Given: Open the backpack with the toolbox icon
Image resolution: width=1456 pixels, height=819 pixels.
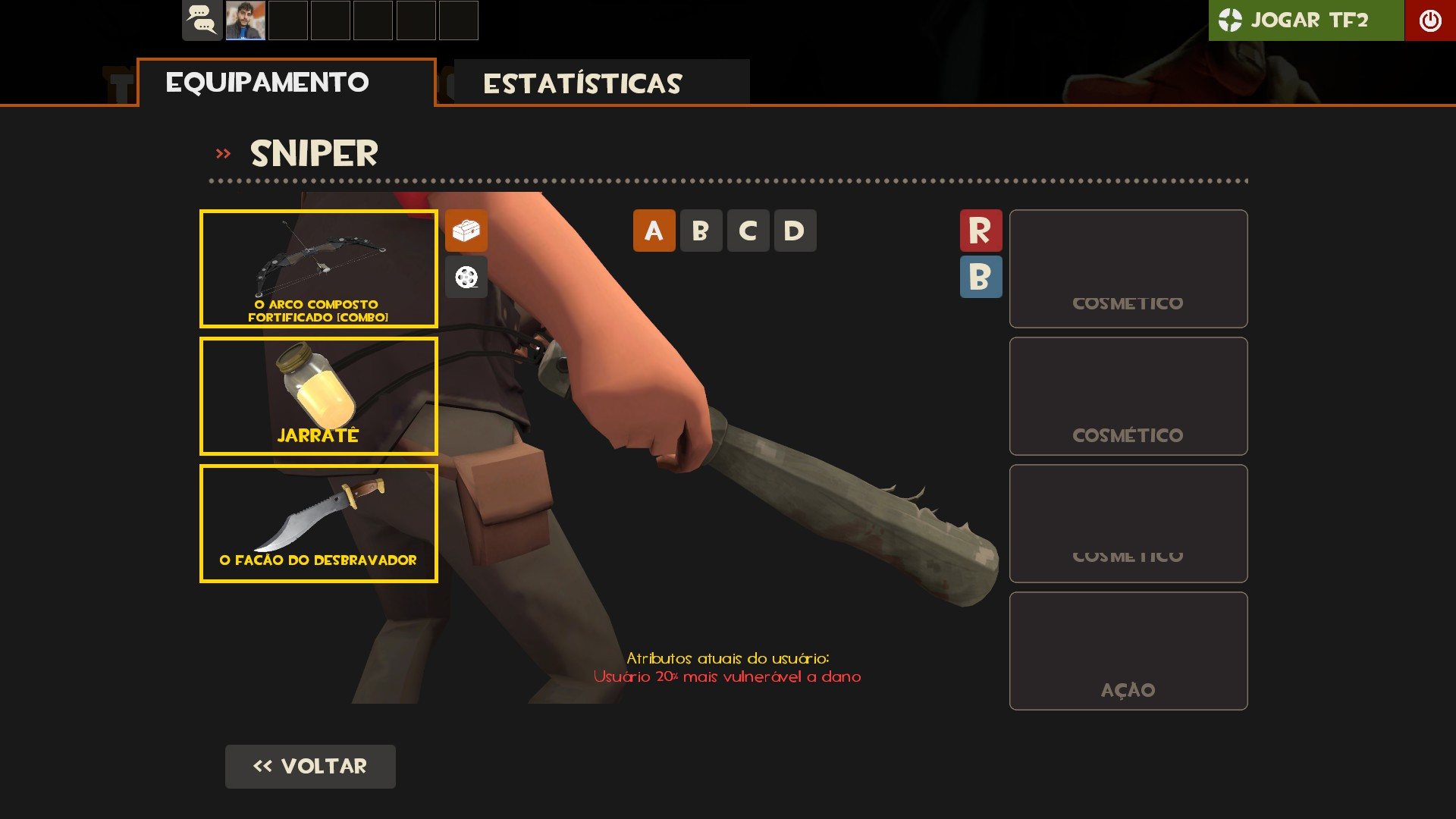Looking at the screenshot, I should tap(466, 231).
